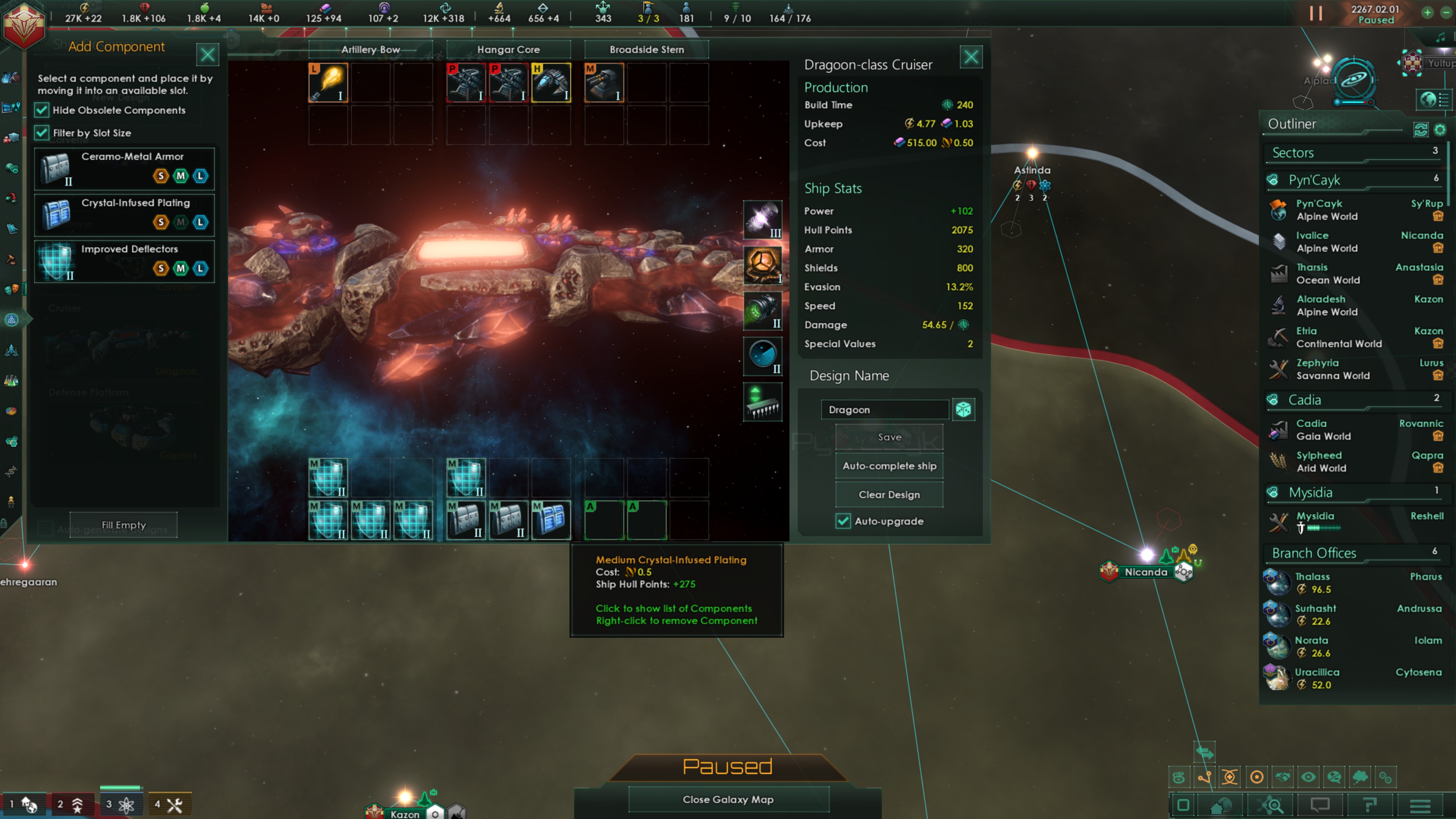Select Ceramo-Metal Armor component
This screenshot has height=819, width=1456.
click(124, 168)
